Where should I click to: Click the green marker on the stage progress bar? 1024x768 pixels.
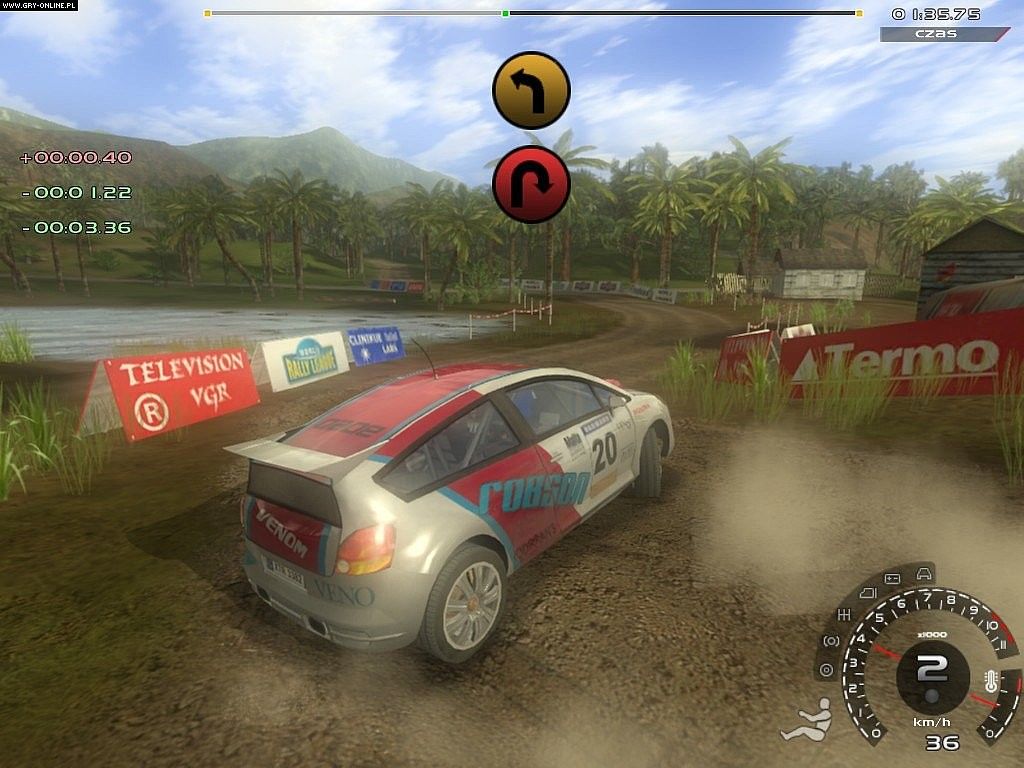tap(506, 14)
